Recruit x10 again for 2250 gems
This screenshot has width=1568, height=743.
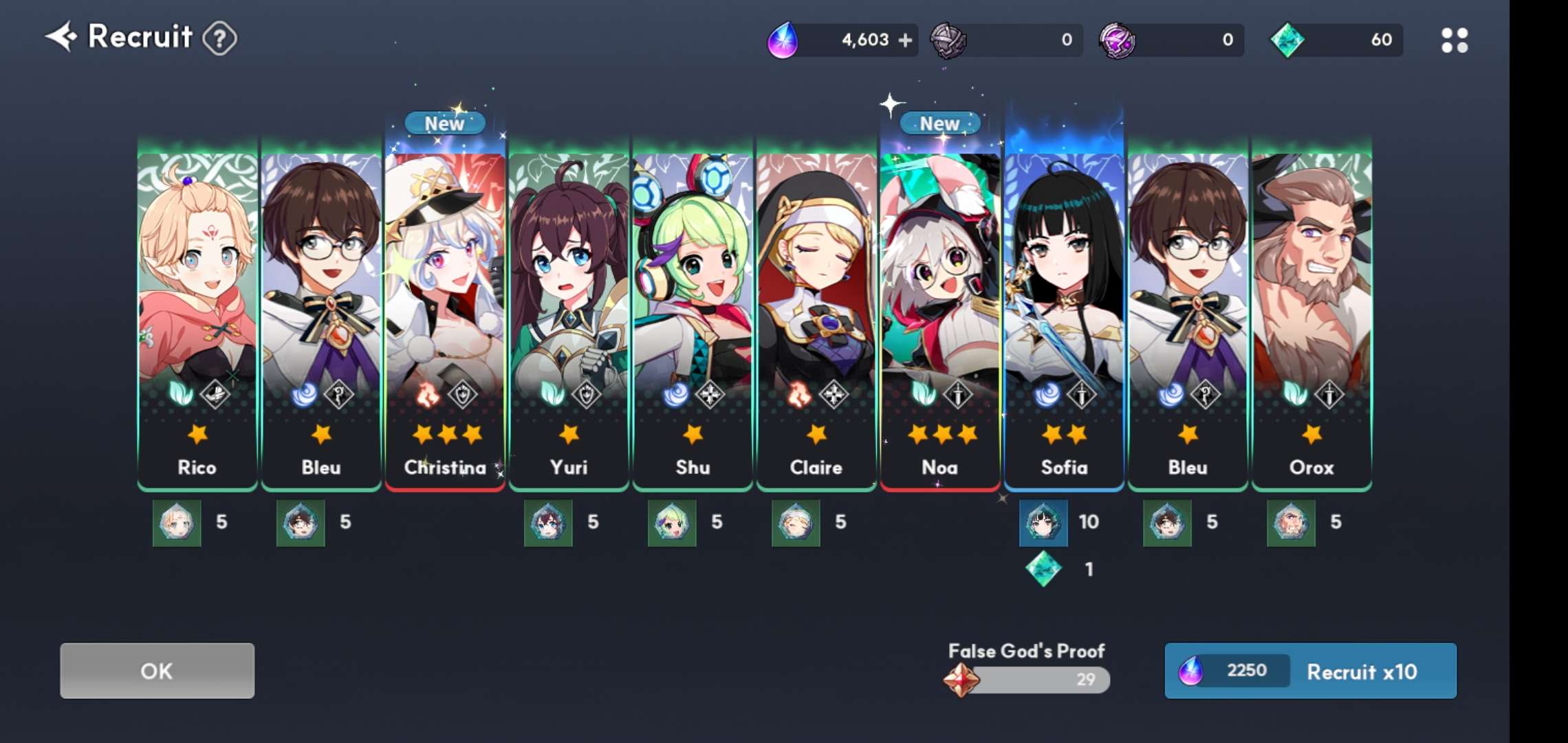click(1310, 671)
